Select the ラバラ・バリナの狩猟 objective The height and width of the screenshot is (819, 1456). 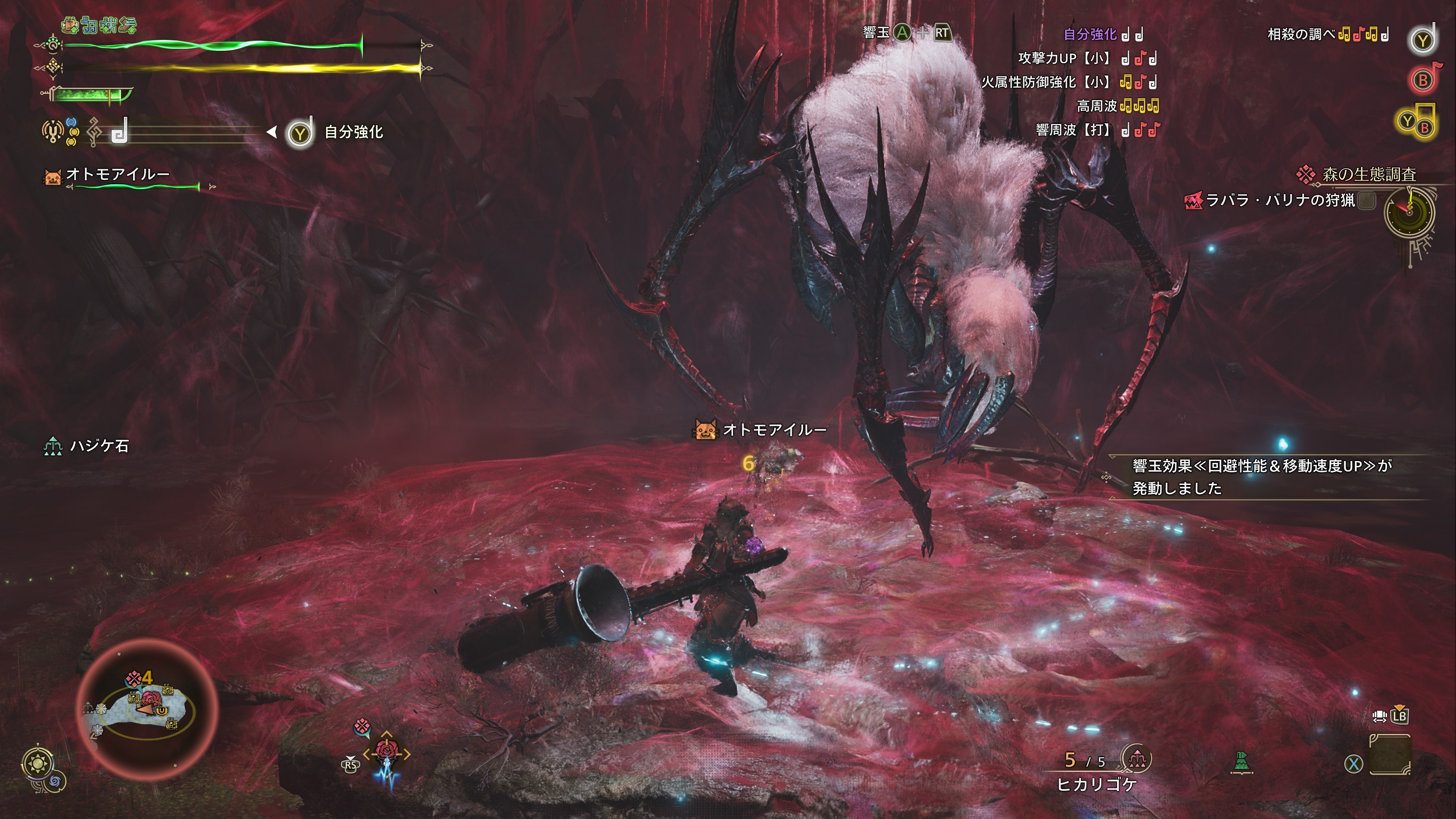tap(1280, 200)
